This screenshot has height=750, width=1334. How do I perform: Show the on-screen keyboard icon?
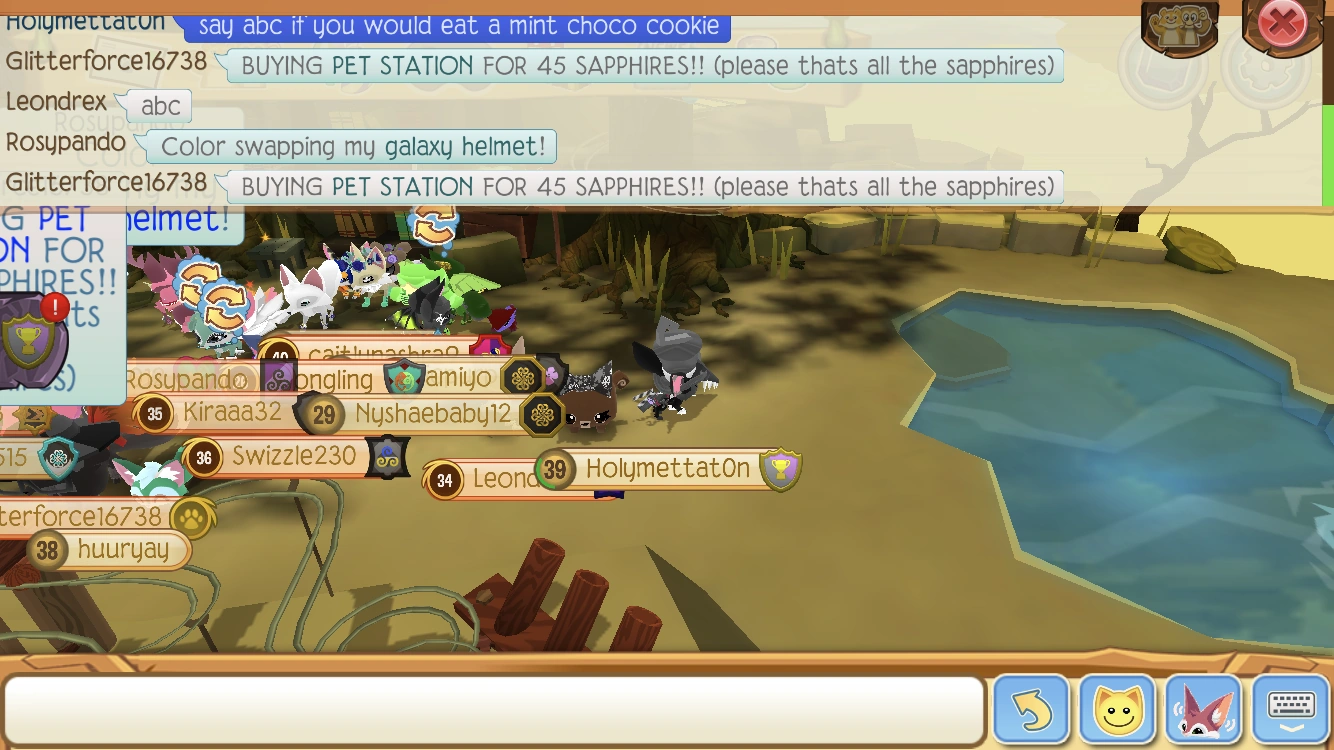point(1288,710)
